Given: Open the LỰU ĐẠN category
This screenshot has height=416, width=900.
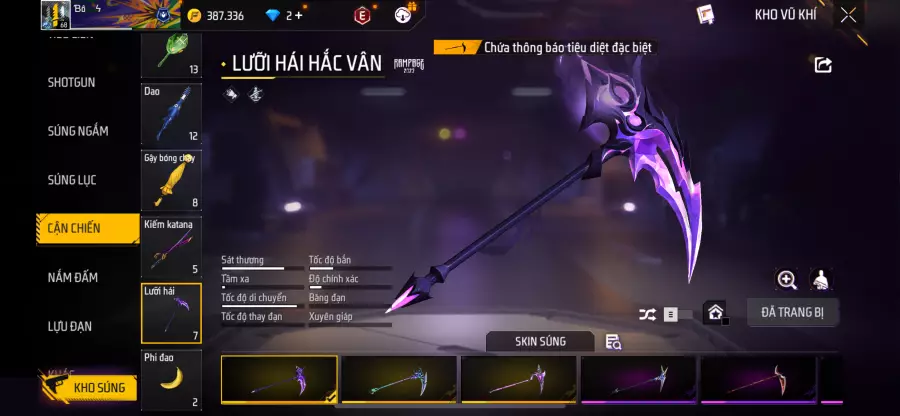Looking at the screenshot, I should click(x=72, y=326).
